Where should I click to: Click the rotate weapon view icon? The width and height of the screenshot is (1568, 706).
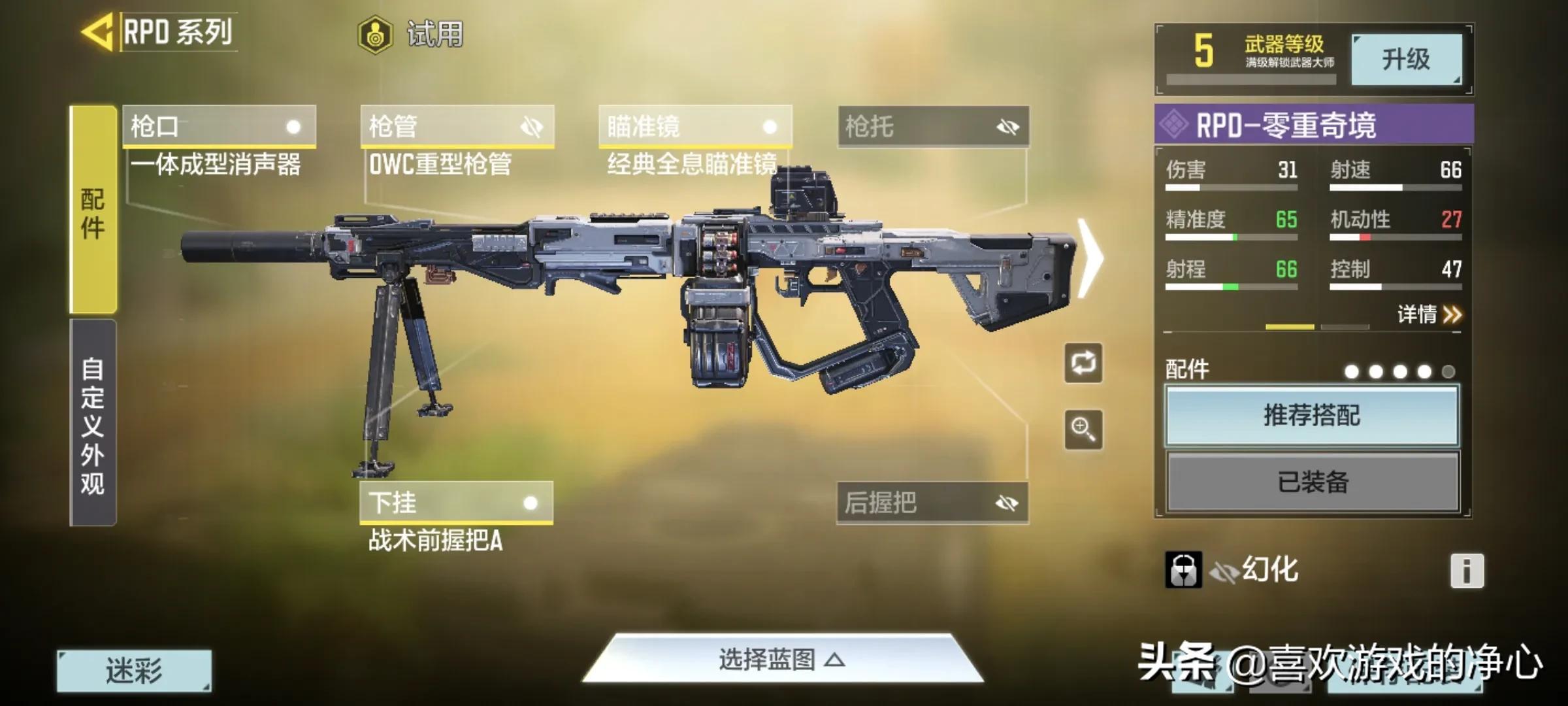tap(1084, 363)
